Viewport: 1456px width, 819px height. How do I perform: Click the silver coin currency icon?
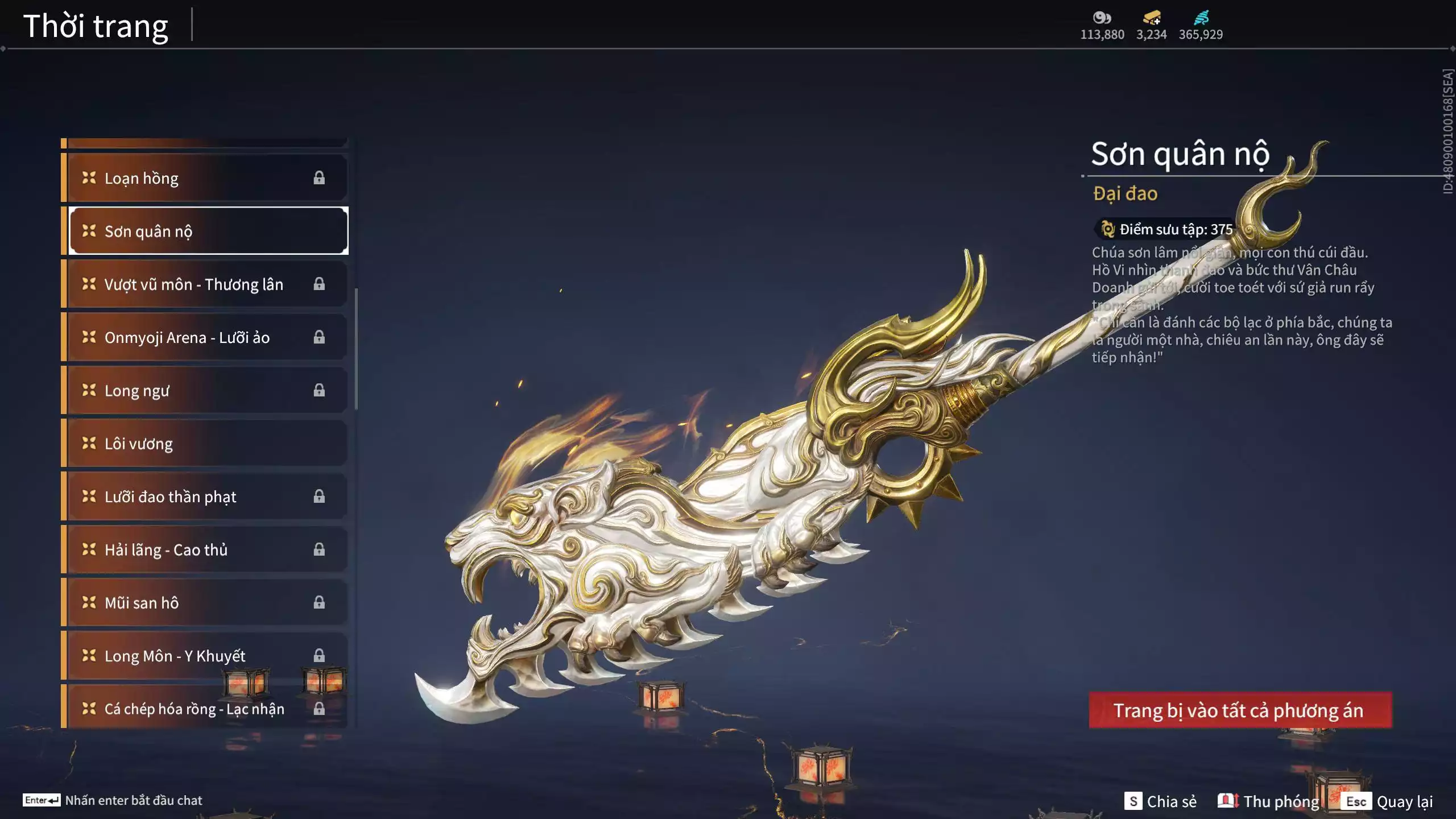point(1102,18)
